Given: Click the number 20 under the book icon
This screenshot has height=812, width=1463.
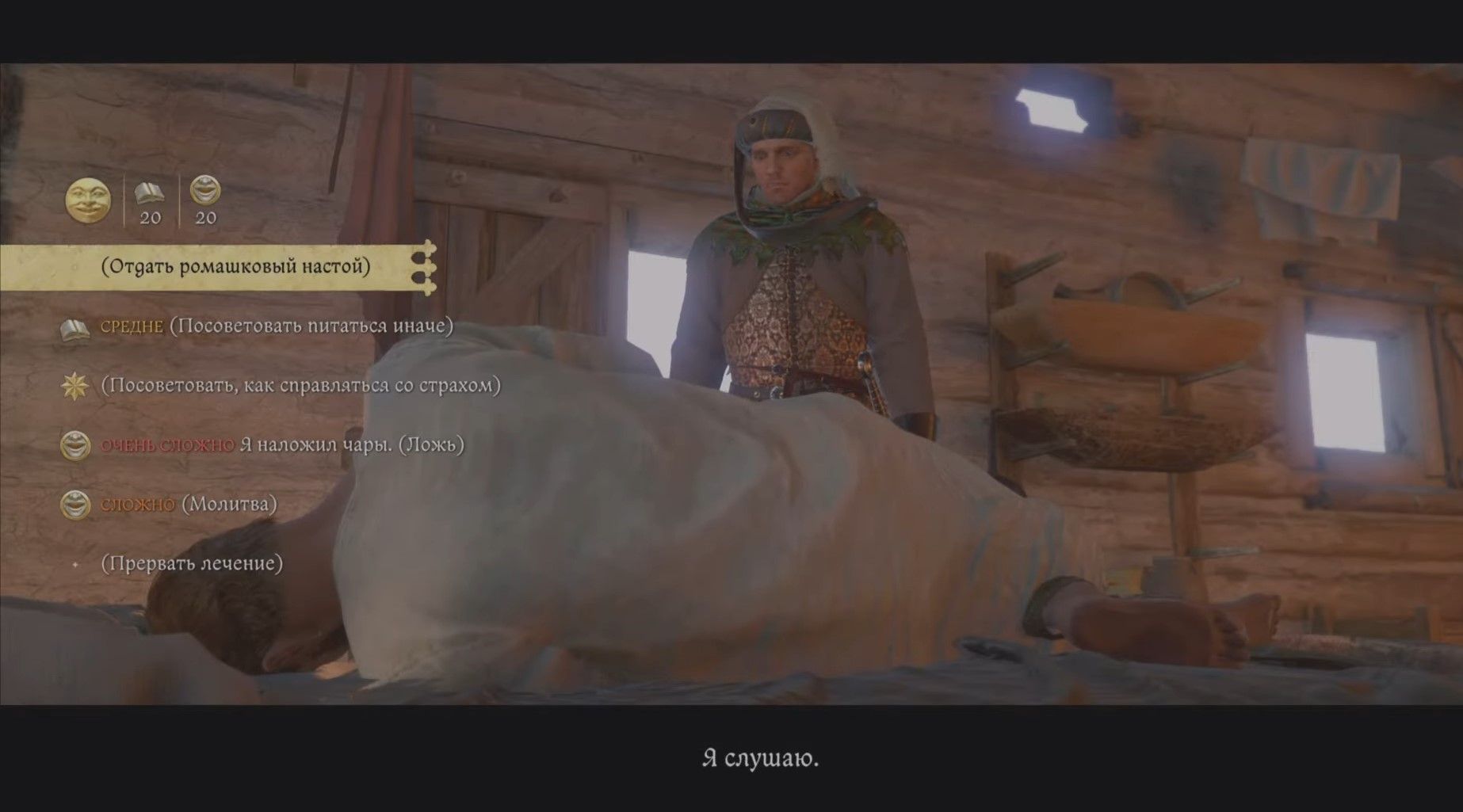Looking at the screenshot, I should tap(151, 219).
